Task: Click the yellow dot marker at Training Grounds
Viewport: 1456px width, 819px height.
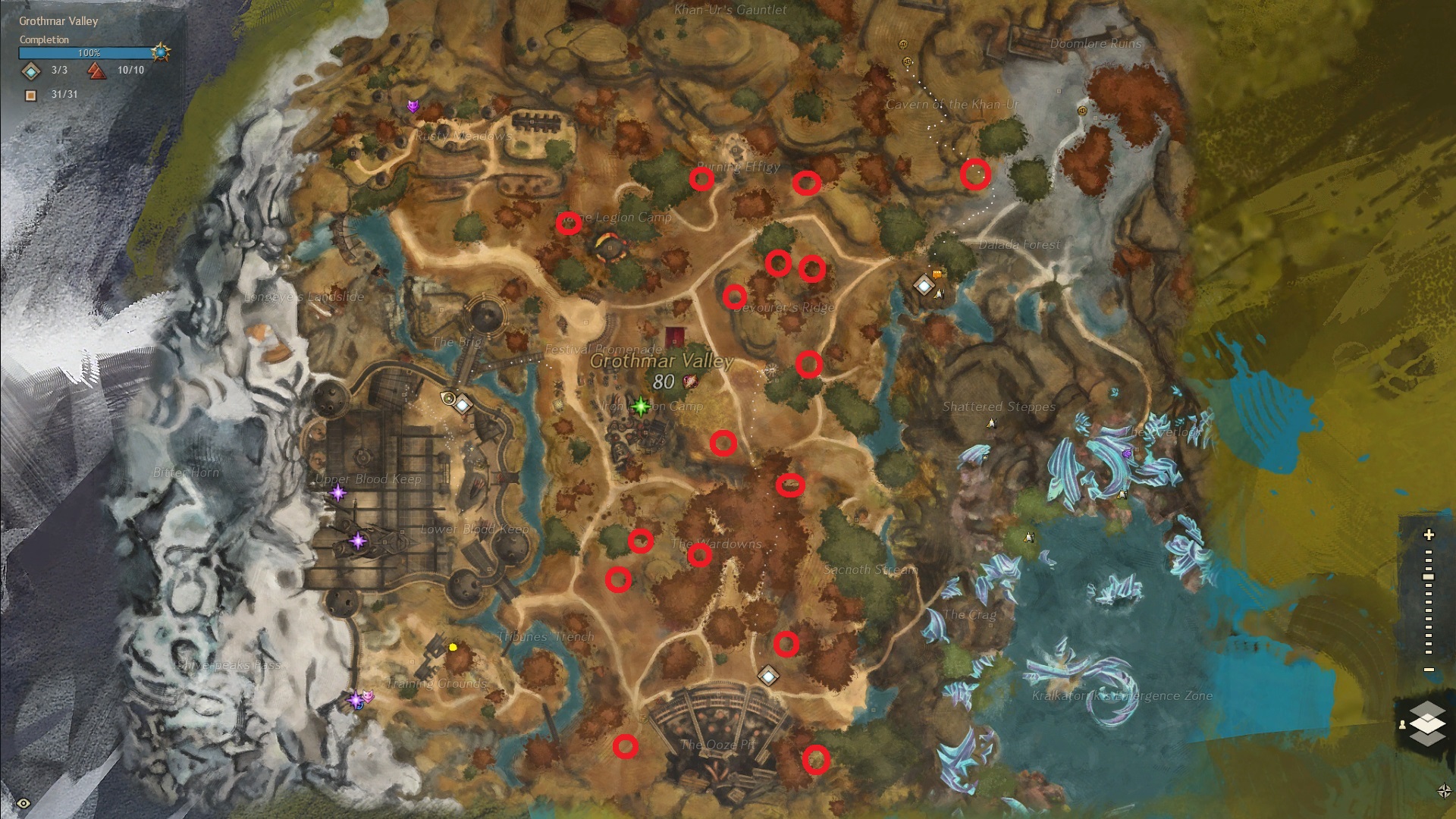Action: (453, 647)
